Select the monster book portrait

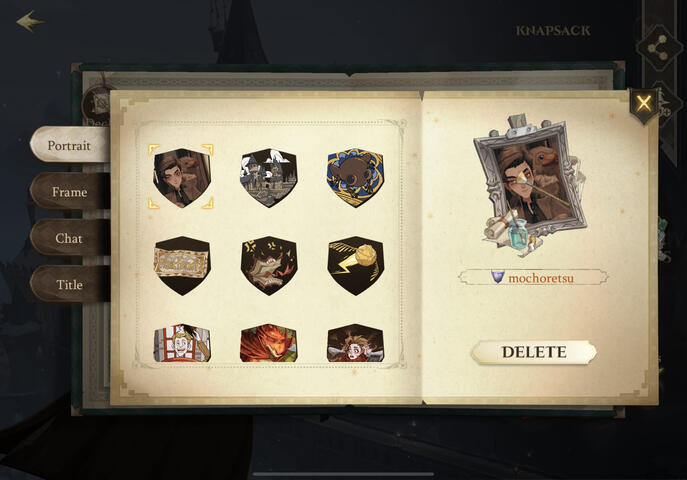(x=268, y=264)
